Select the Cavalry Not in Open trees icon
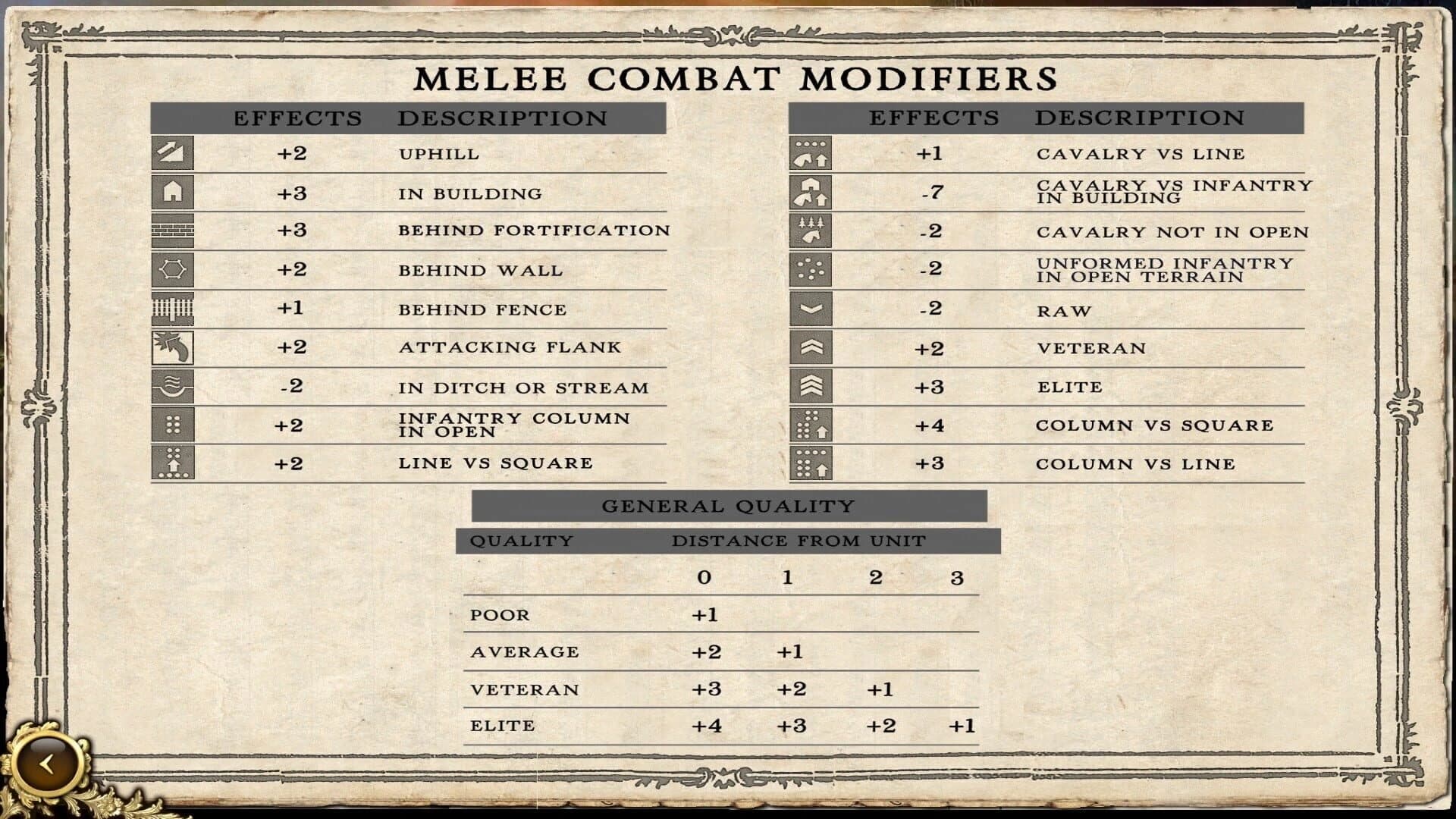Image resolution: width=1456 pixels, height=819 pixels. point(810,231)
